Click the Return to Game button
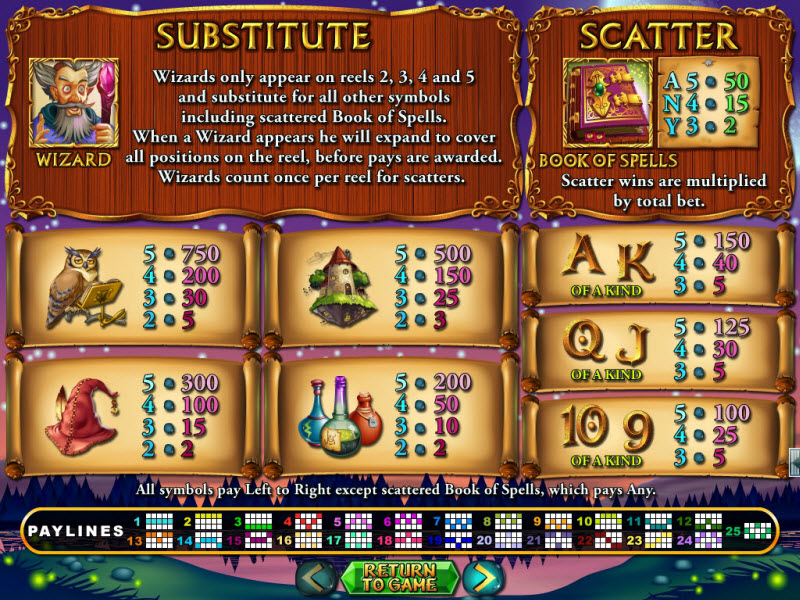 click(399, 578)
